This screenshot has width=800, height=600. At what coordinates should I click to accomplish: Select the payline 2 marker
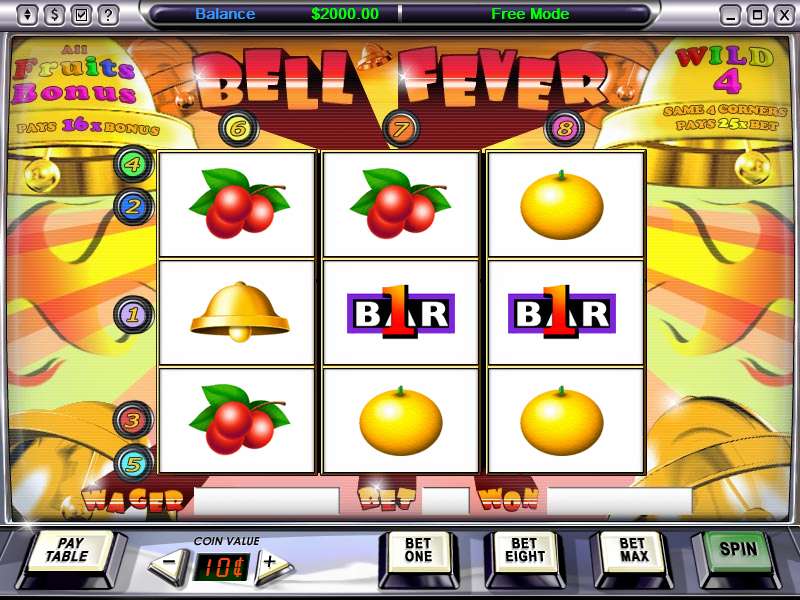tap(132, 207)
